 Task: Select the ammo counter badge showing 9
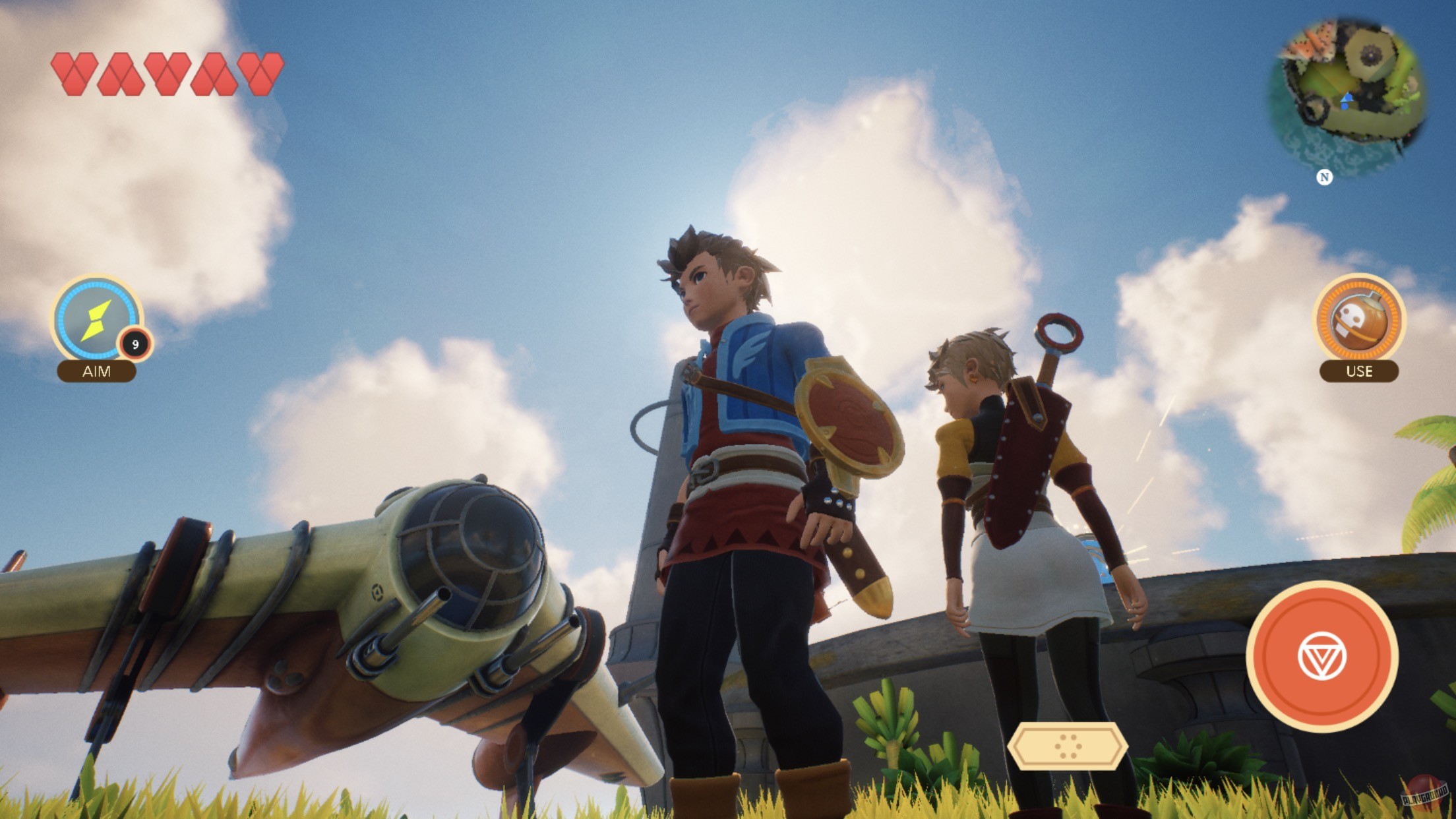click(x=137, y=343)
